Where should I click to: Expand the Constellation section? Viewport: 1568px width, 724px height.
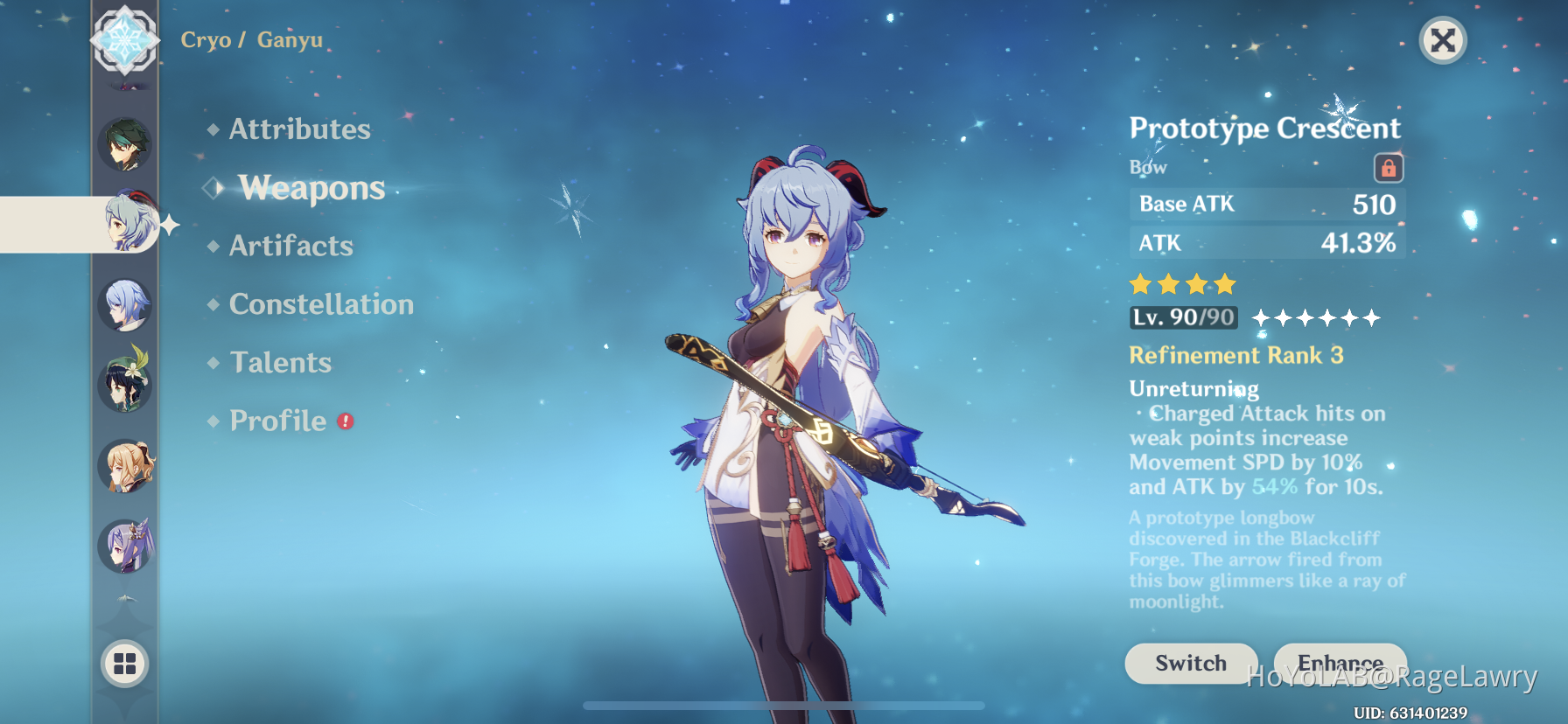(320, 304)
